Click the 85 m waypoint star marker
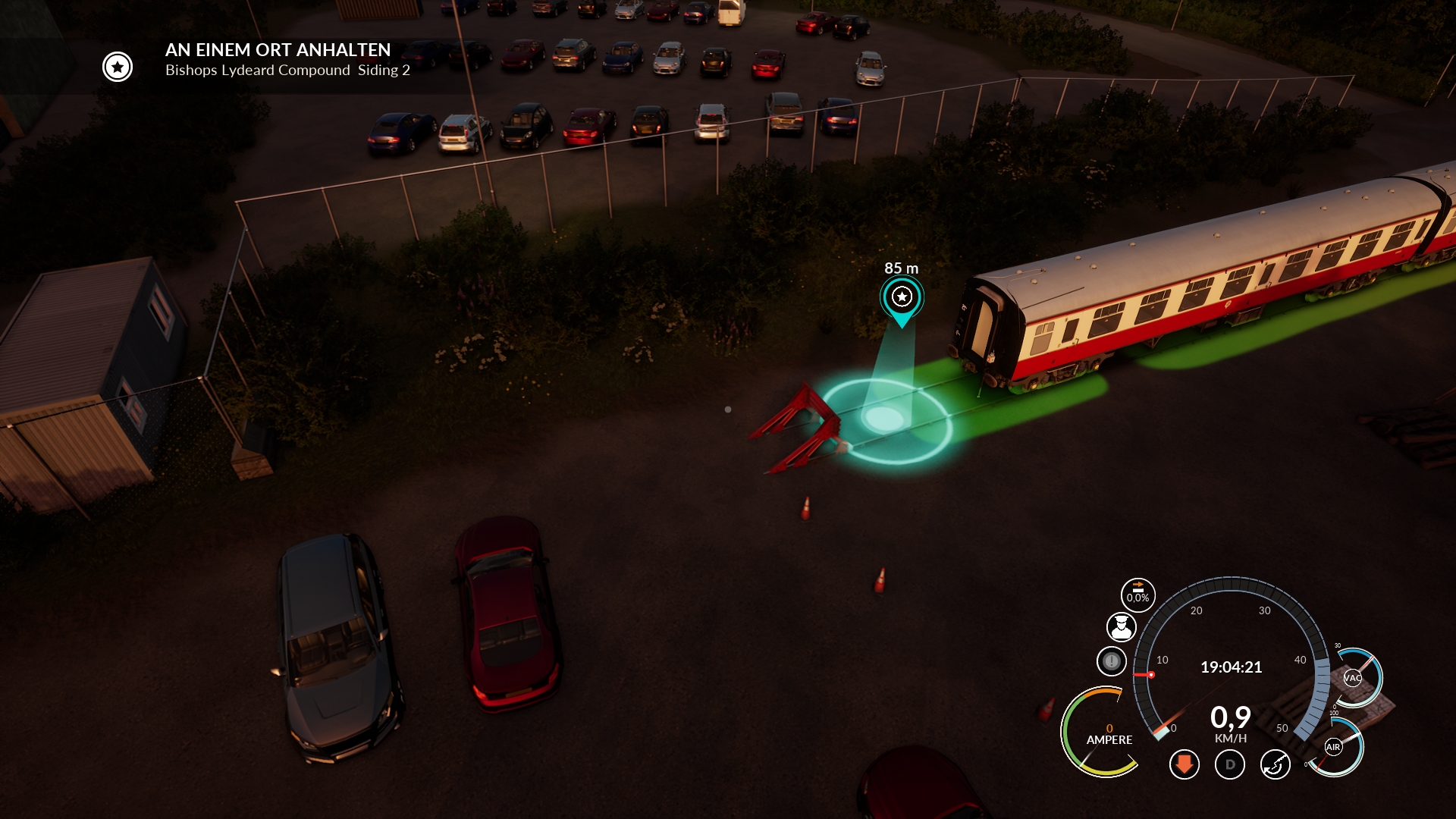The width and height of the screenshot is (1456, 819). click(902, 297)
